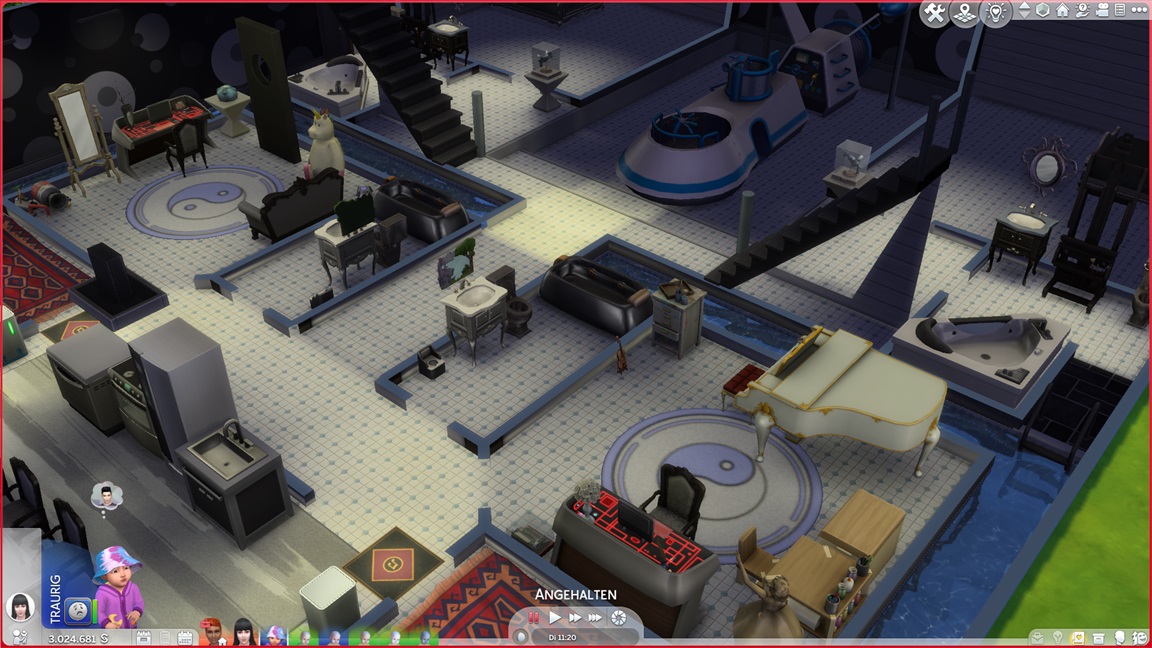Open the lightbulb-with-heart panel
The image size is (1152, 648).
coord(995,12)
